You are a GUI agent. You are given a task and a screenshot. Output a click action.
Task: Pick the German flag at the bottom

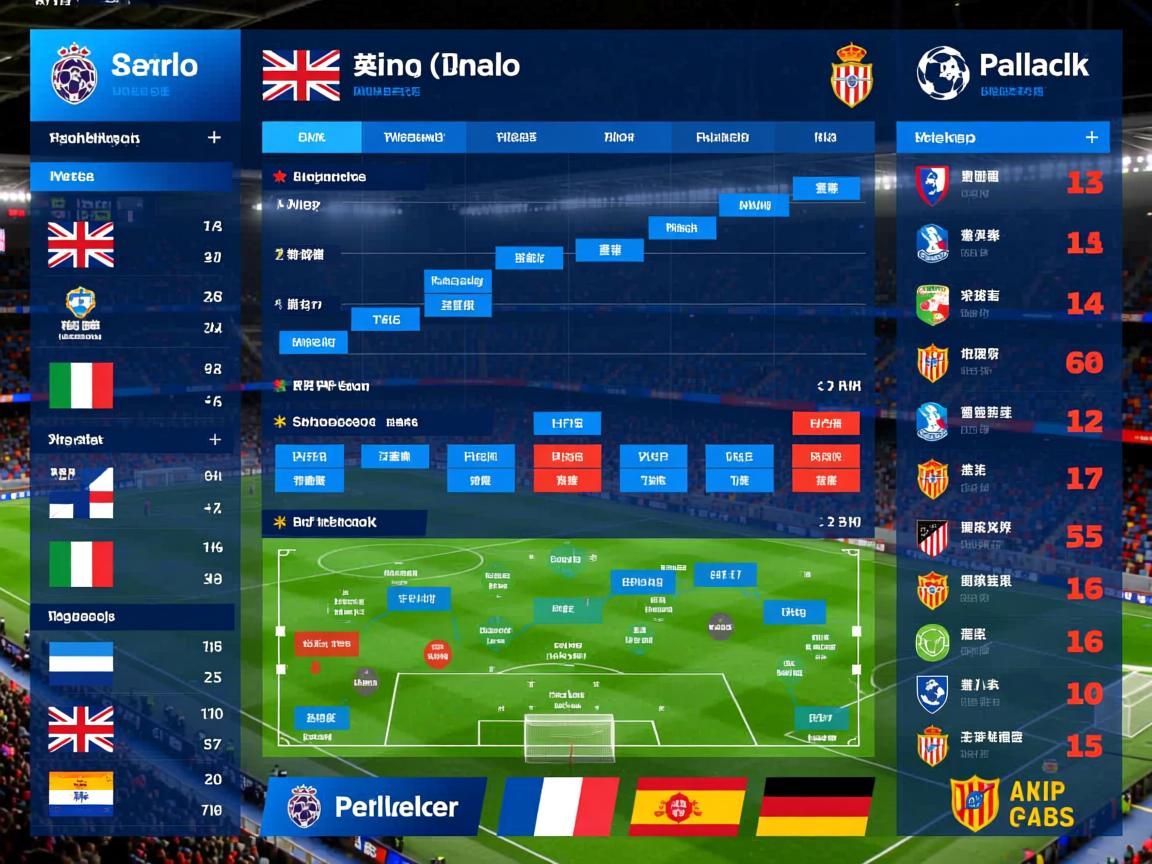click(x=816, y=806)
